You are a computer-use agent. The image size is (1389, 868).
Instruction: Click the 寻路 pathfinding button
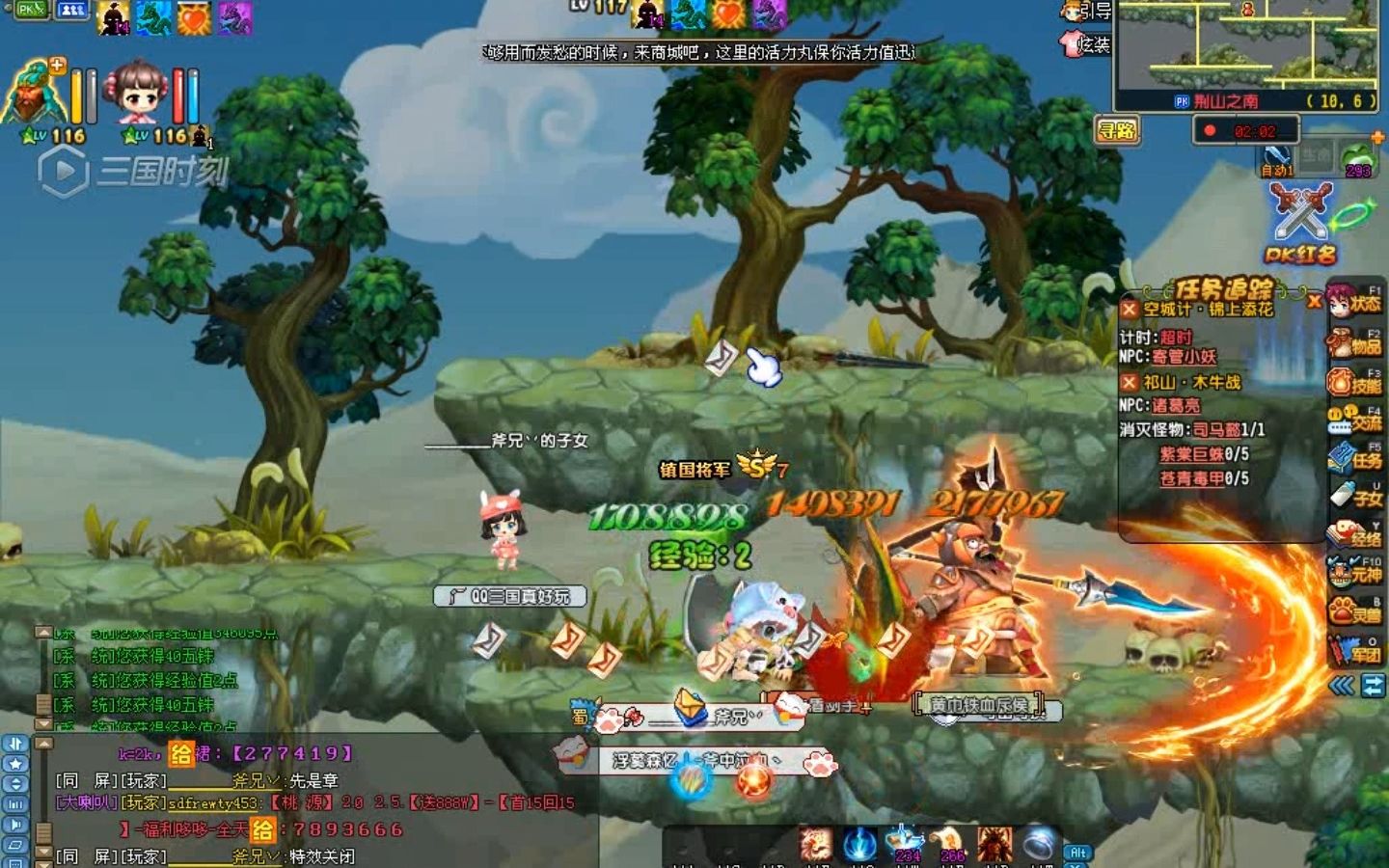pos(1118,130)
